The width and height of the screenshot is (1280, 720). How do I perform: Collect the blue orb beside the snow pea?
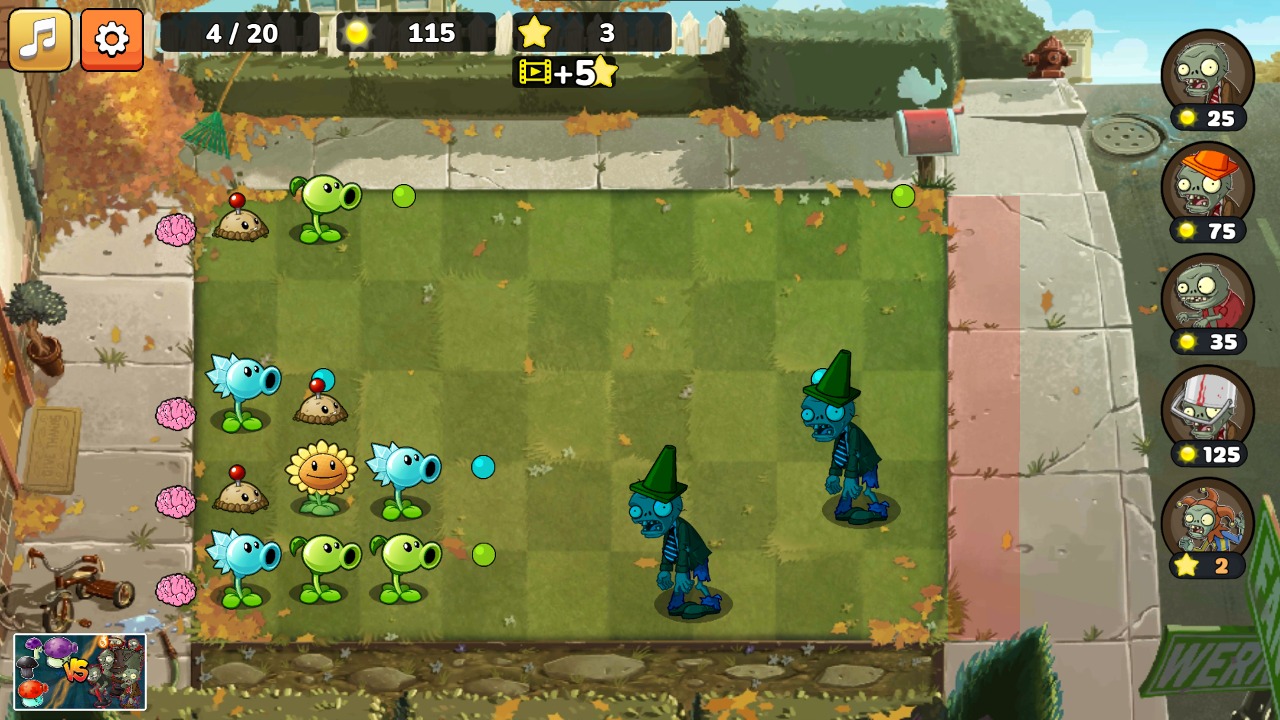pos(483,468)
